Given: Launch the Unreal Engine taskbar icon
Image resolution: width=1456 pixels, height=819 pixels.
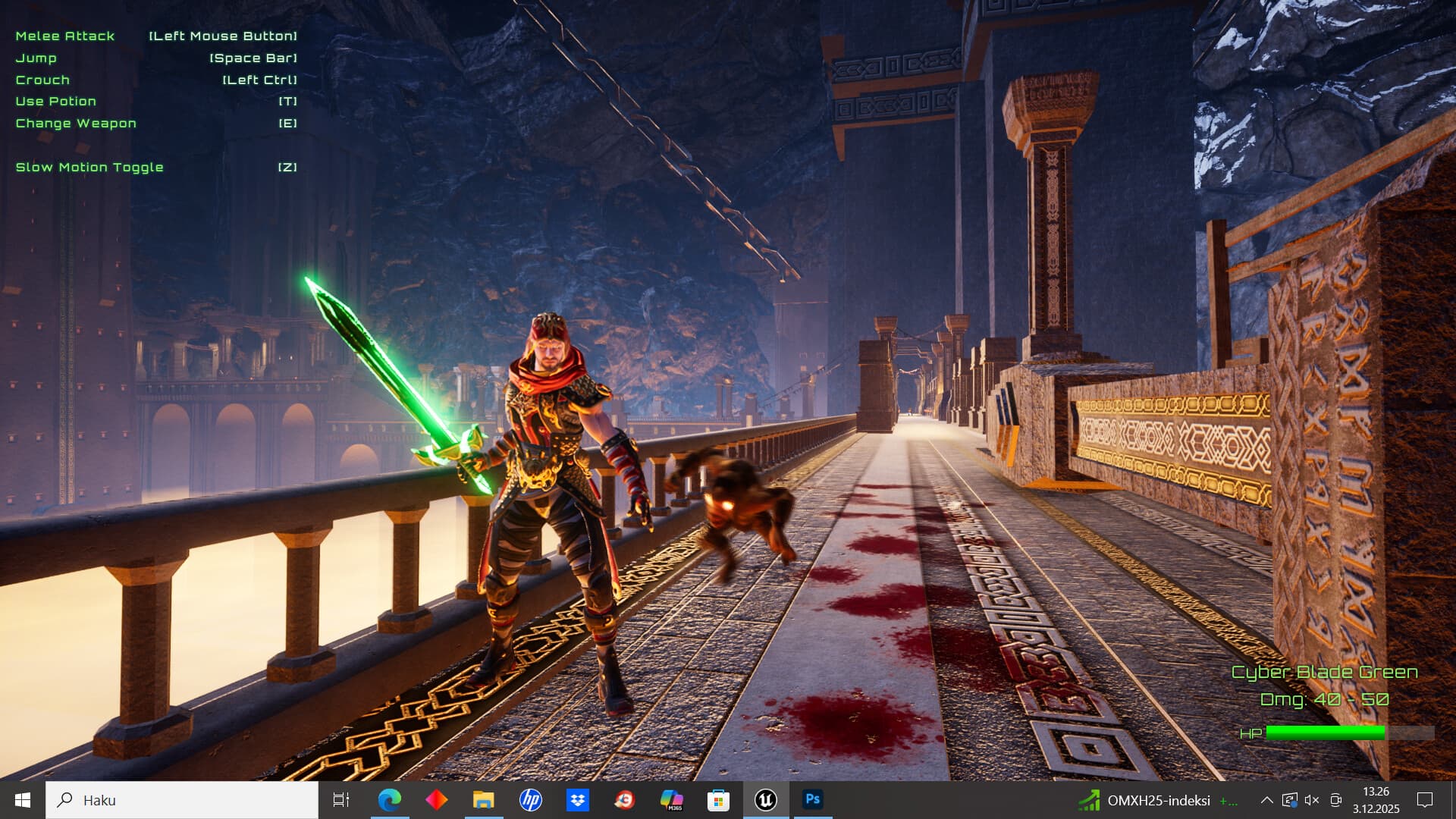Looking at the screenshot, I should coord(765,799).
